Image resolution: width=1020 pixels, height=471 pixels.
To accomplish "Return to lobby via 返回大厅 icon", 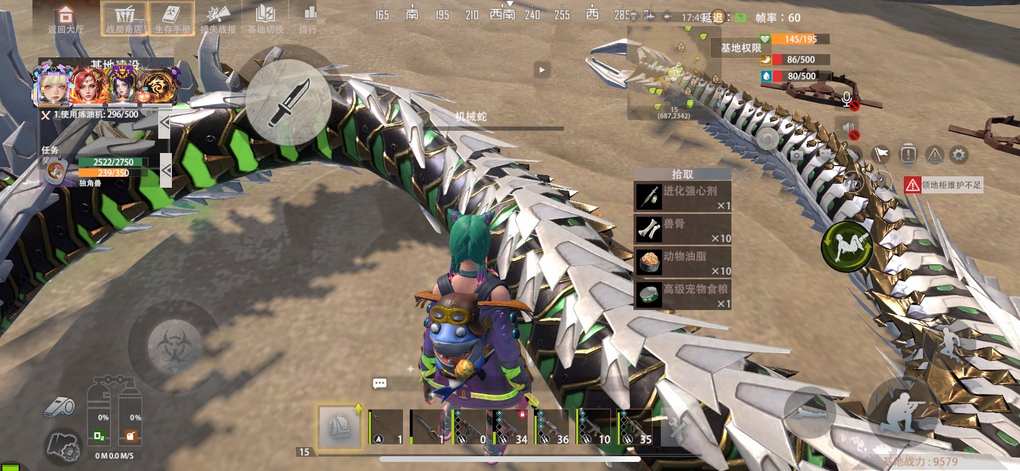I will [66, 17].
